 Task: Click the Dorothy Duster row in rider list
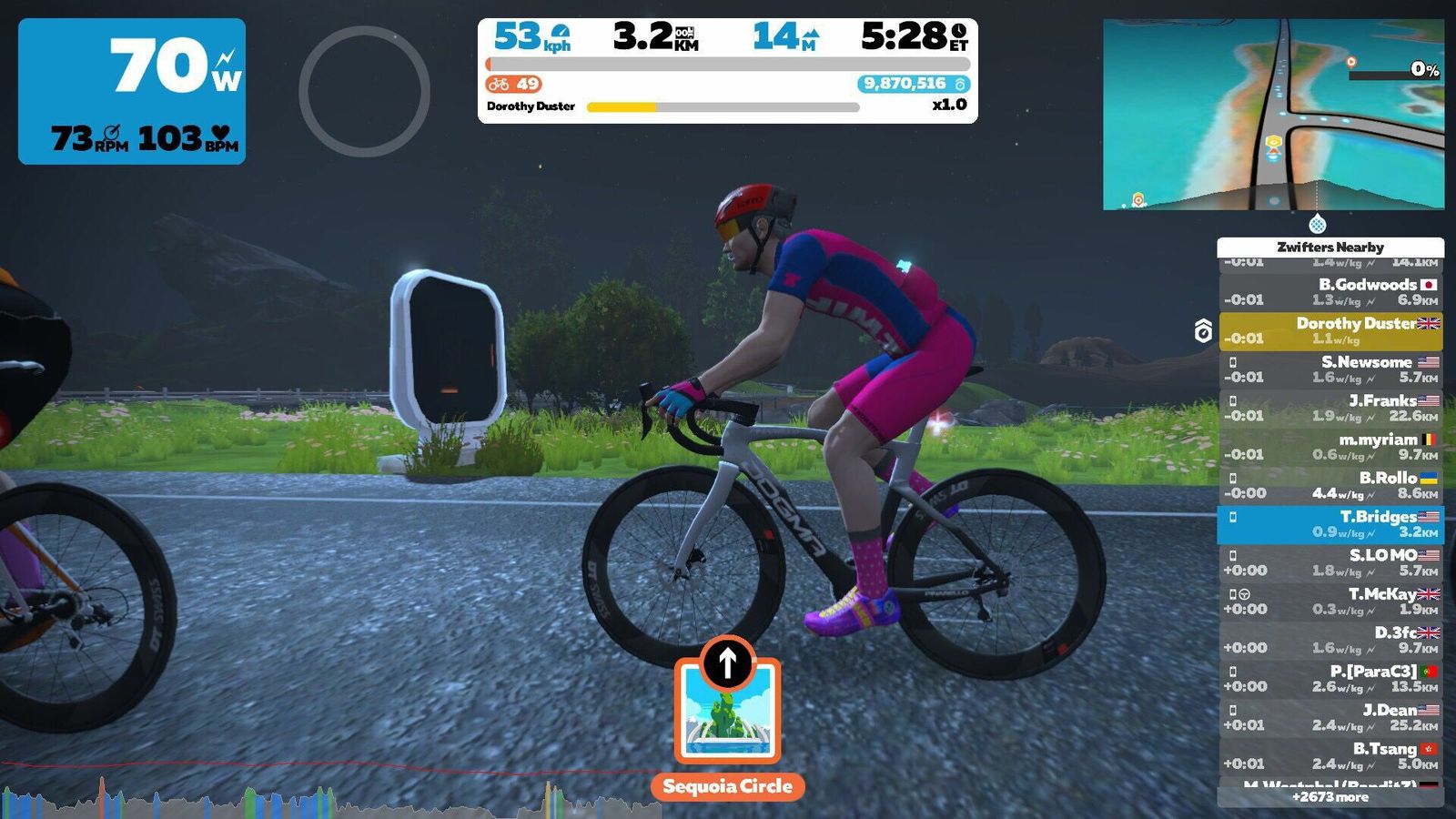coord(1330,331)
